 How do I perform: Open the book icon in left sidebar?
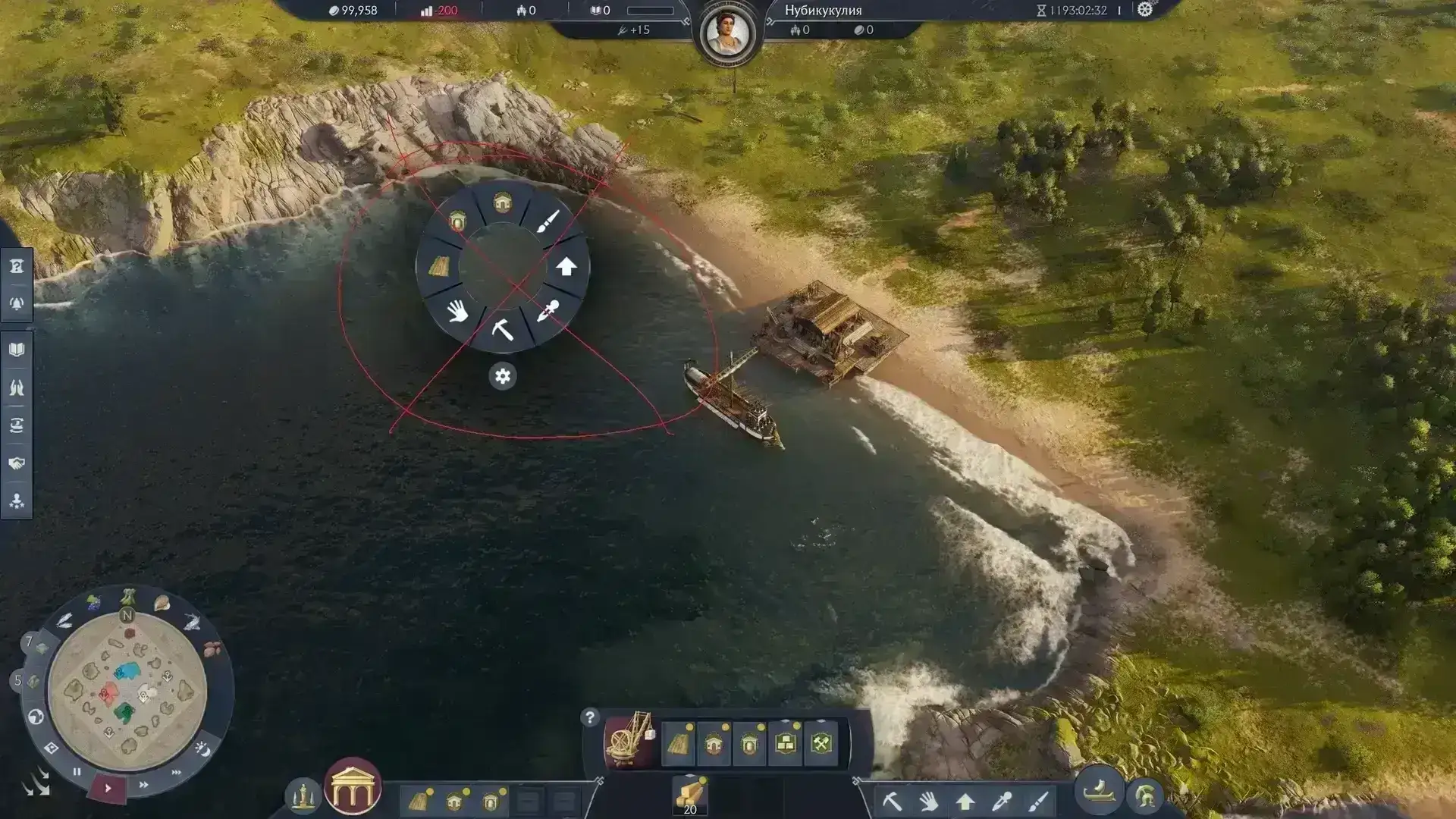click(x=17, y=350)
